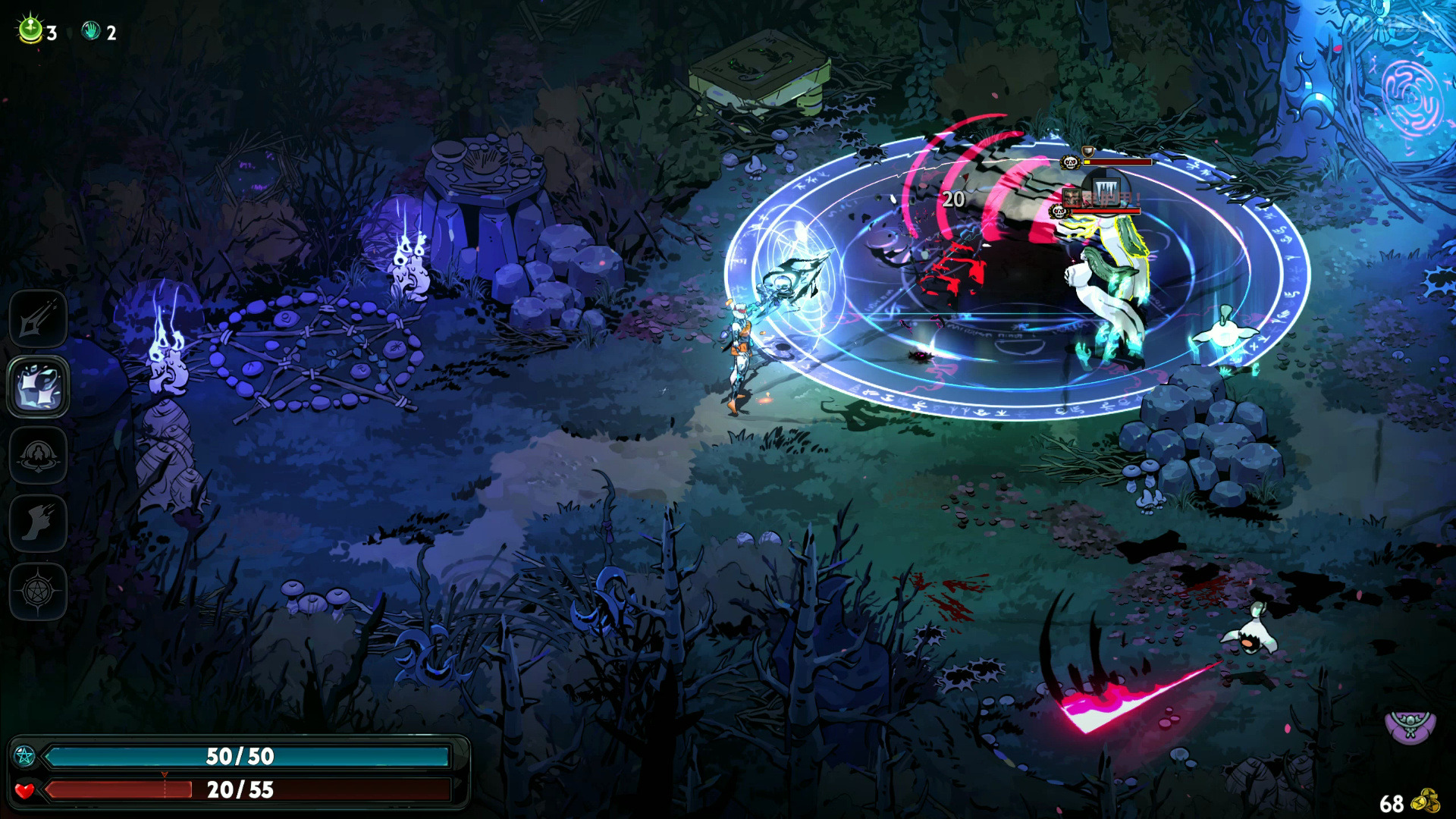
Task: Click the red heart health icon
Action: [x=24, y=791]
